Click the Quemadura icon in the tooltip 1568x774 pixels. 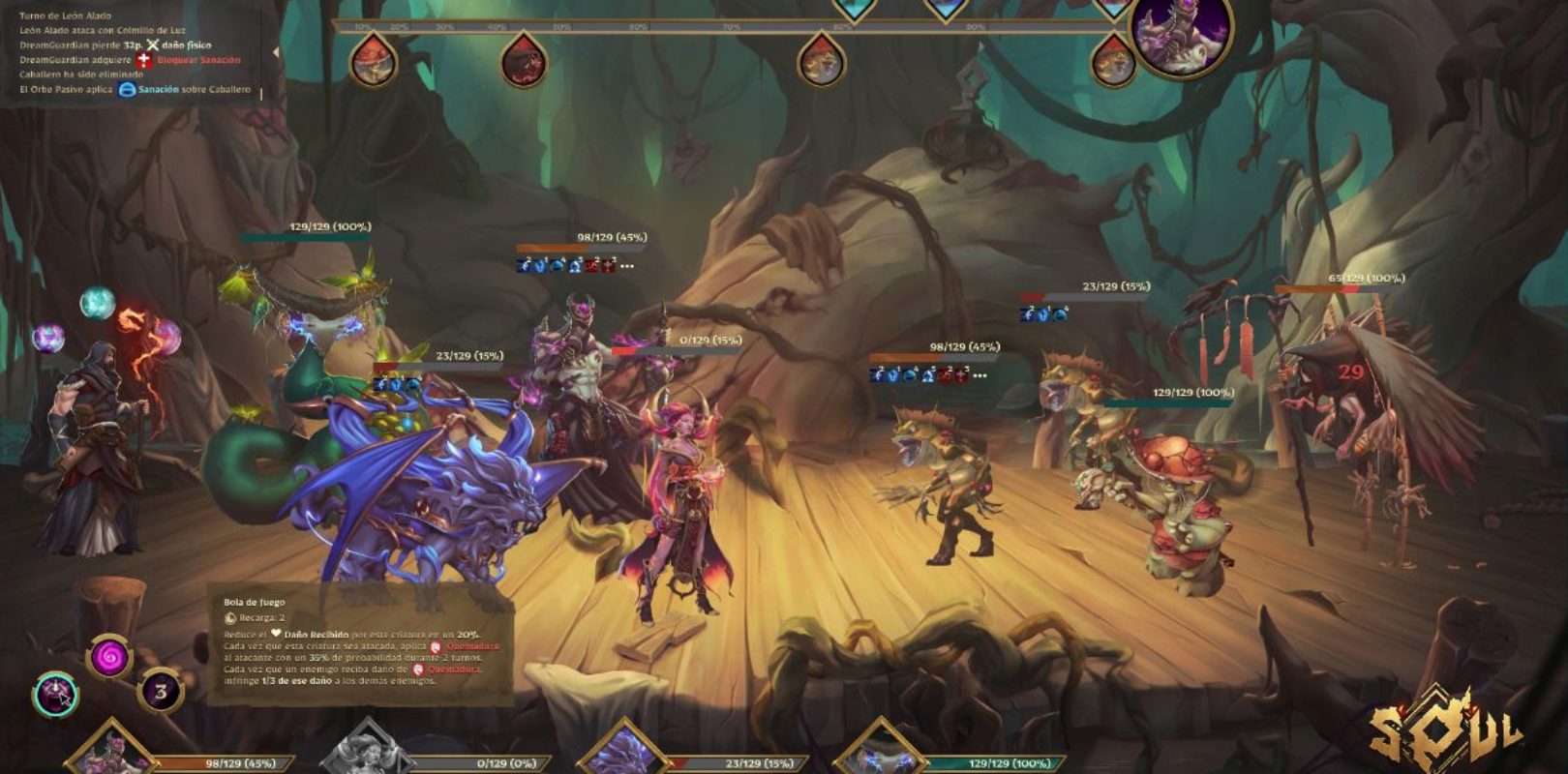(x=436, y=648)
